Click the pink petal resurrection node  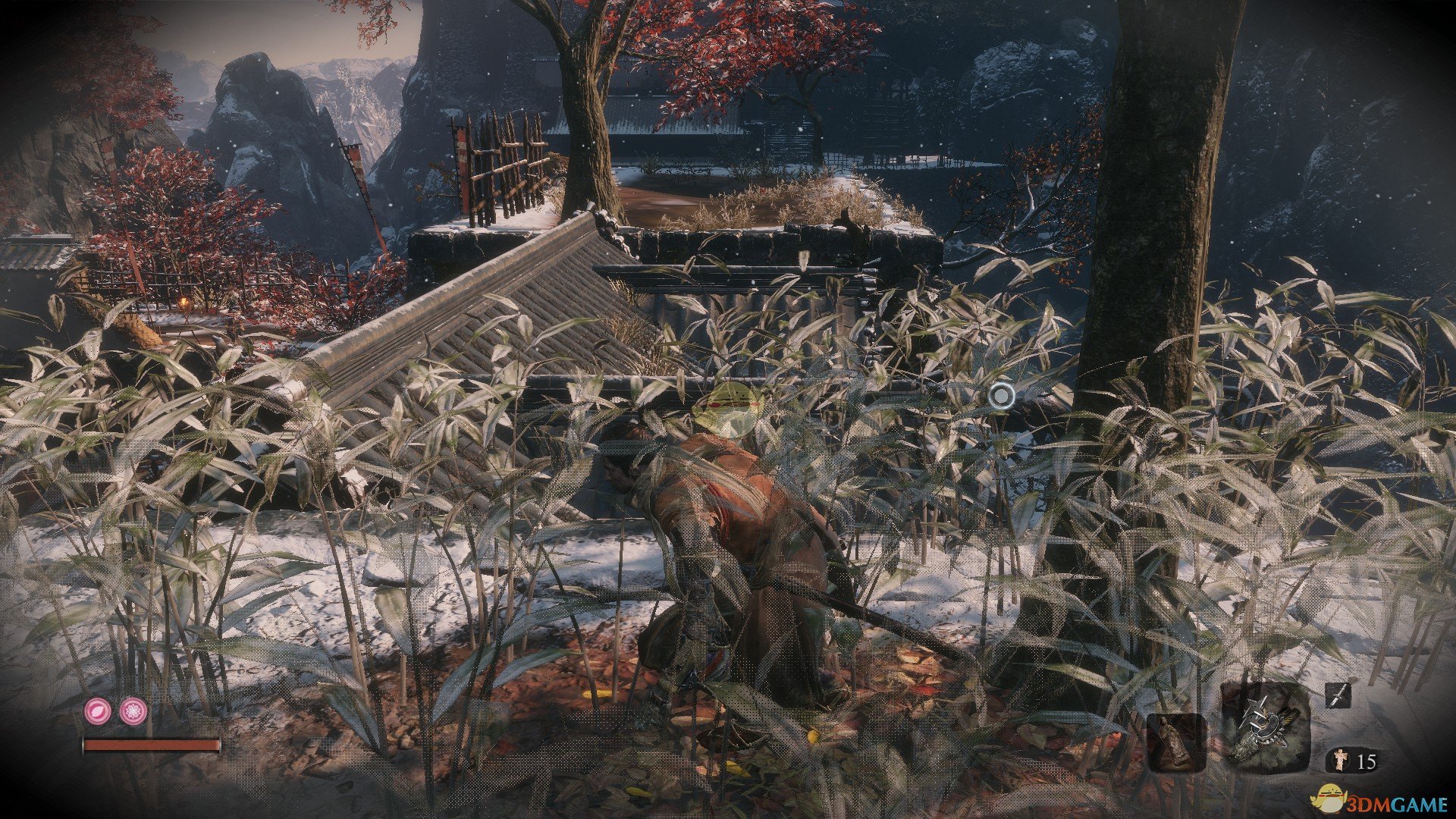coord(98,711)
